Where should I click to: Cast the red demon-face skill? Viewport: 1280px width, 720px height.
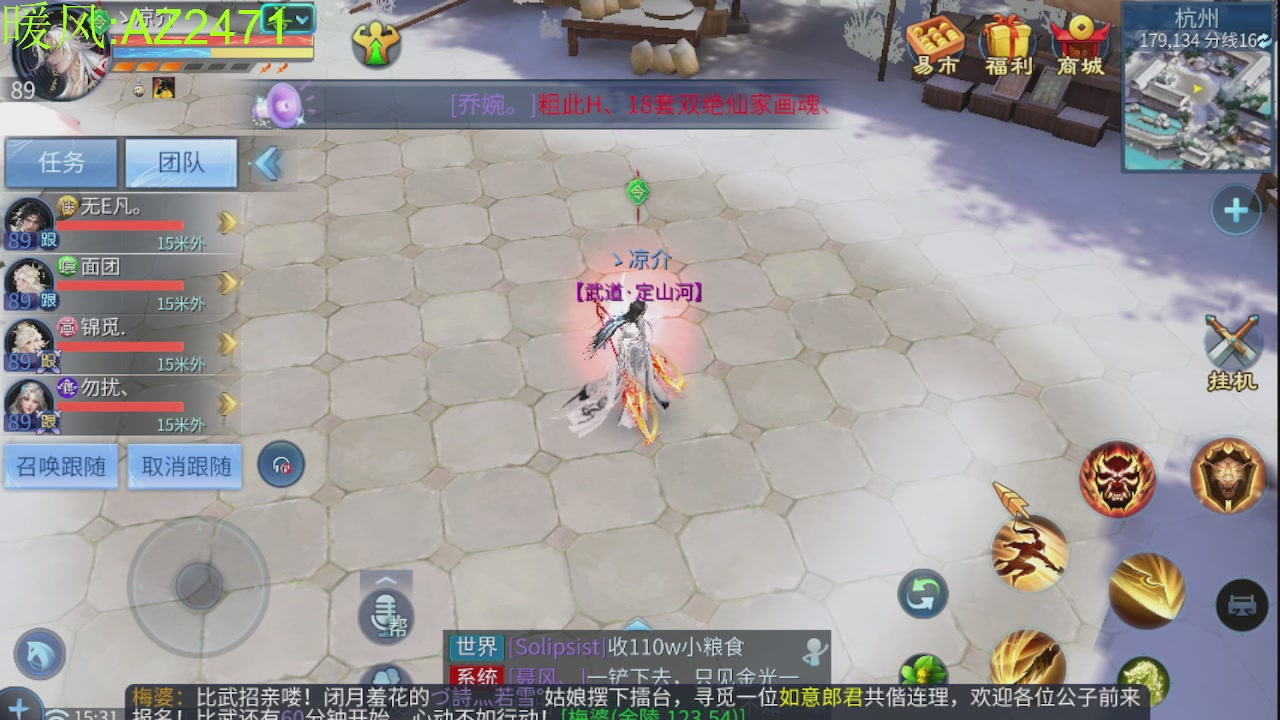point(1117,478)
